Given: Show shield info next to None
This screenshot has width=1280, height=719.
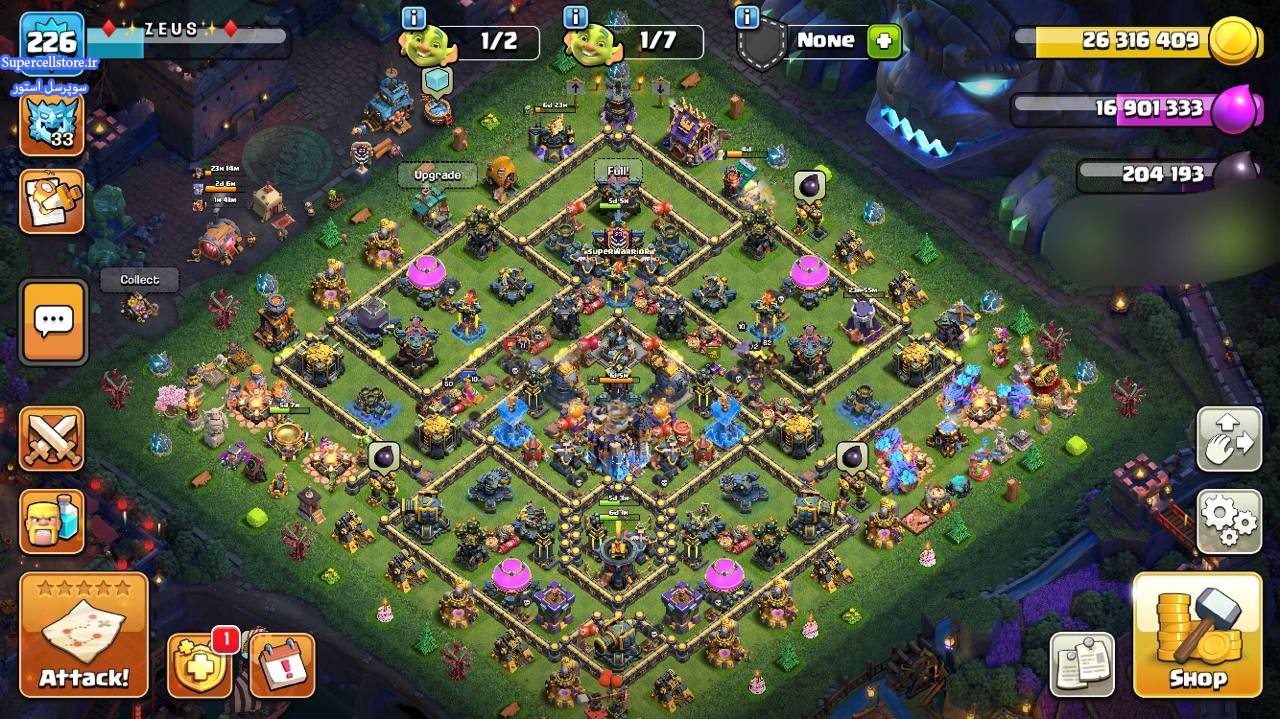Looking at the screenshot, I should point(747,17).
